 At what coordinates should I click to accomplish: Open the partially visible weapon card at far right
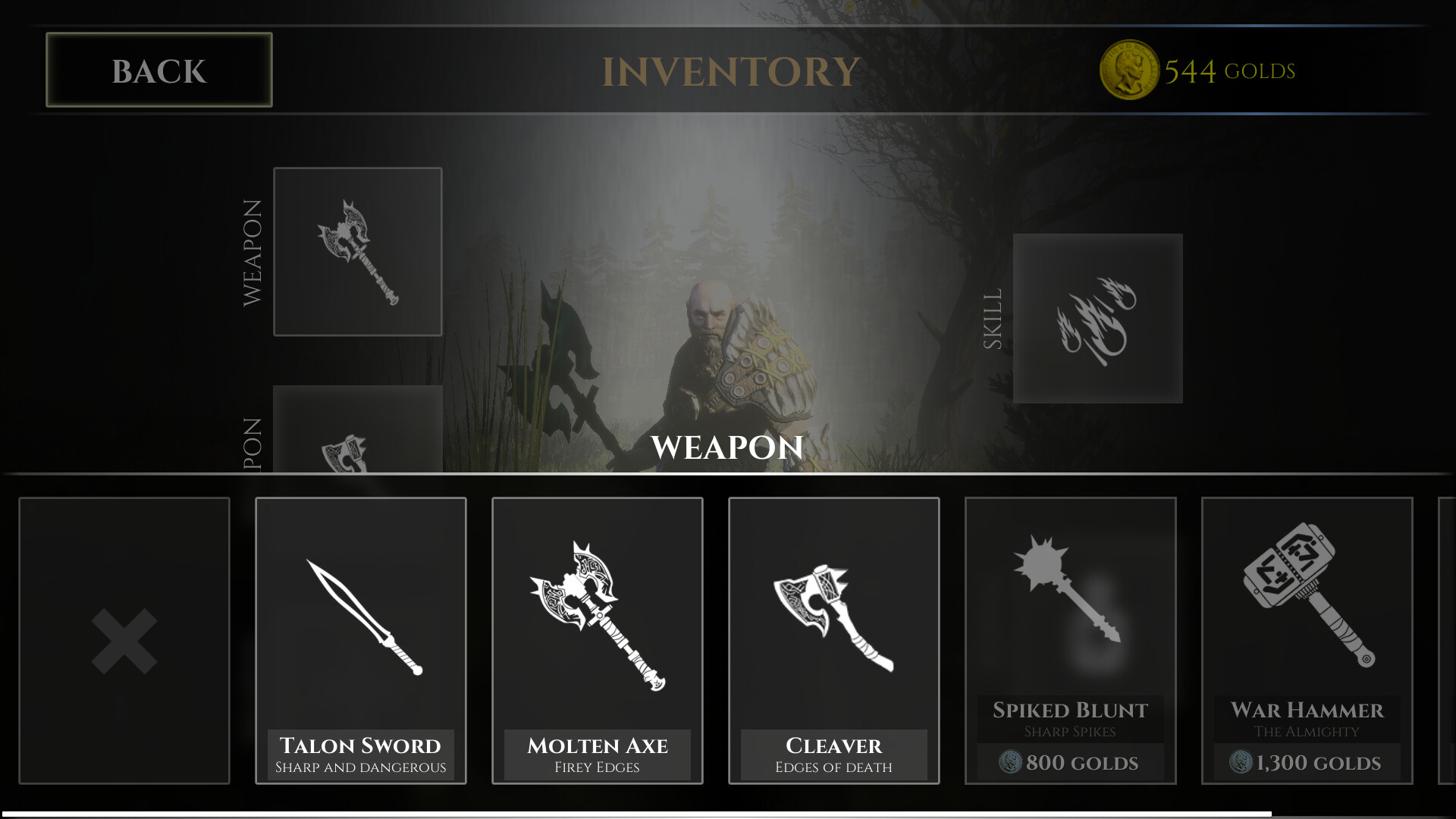click(x=1447, y=641)
